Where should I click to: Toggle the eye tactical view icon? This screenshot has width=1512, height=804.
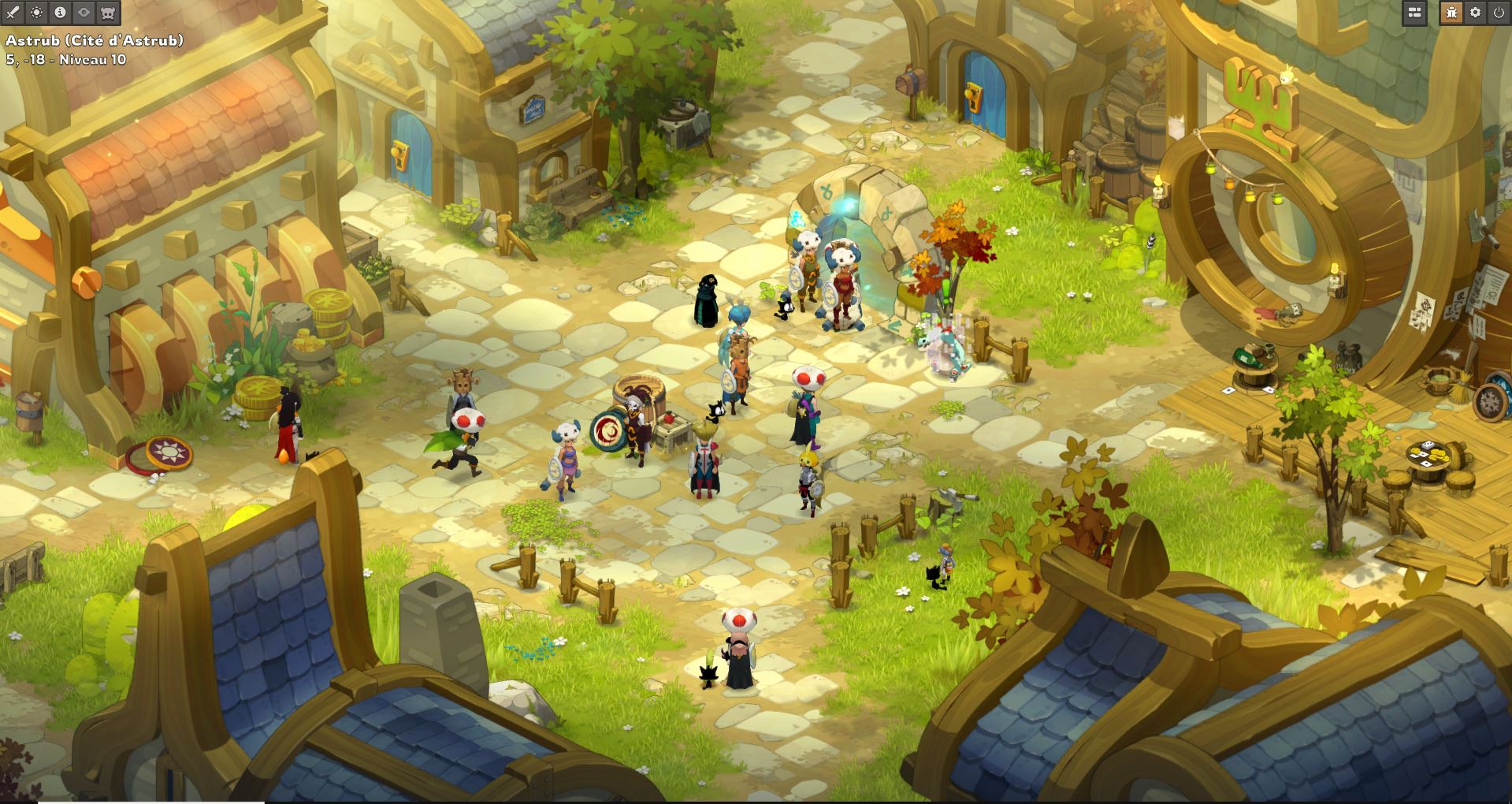coord(82,12)
